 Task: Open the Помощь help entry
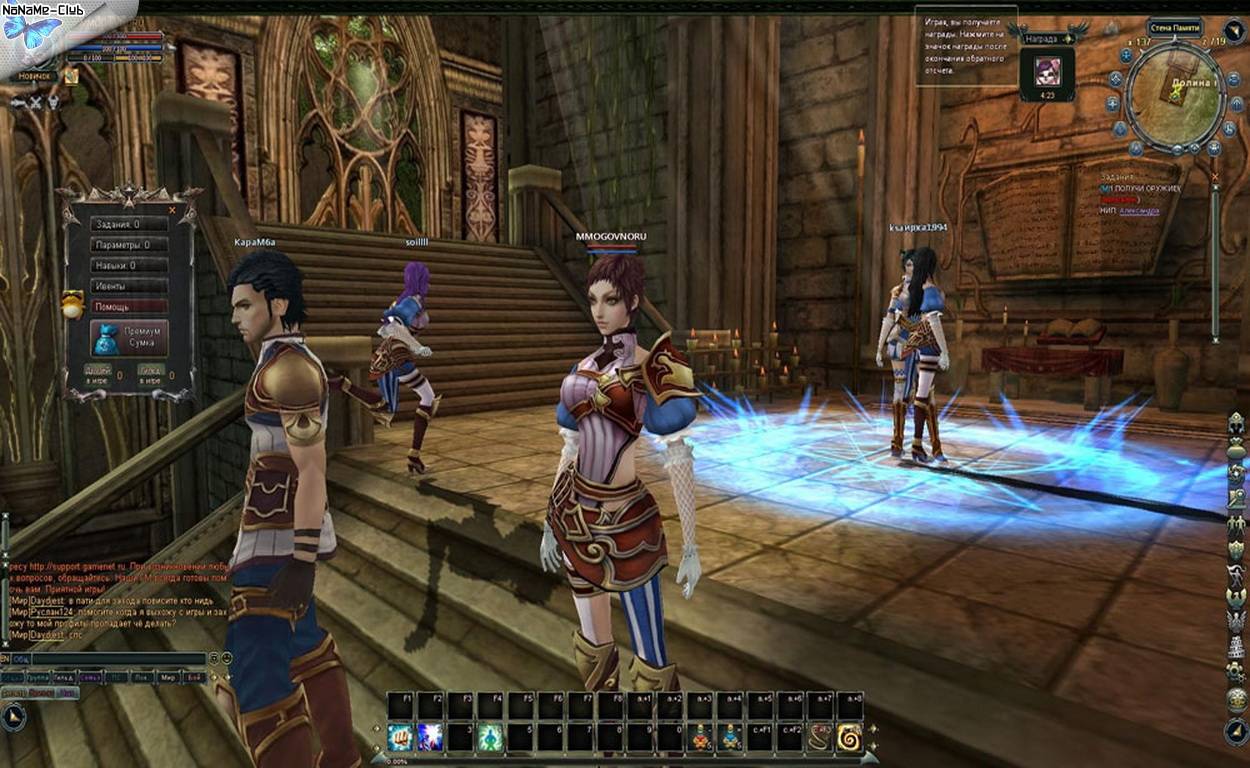click(x=128, y=307)
